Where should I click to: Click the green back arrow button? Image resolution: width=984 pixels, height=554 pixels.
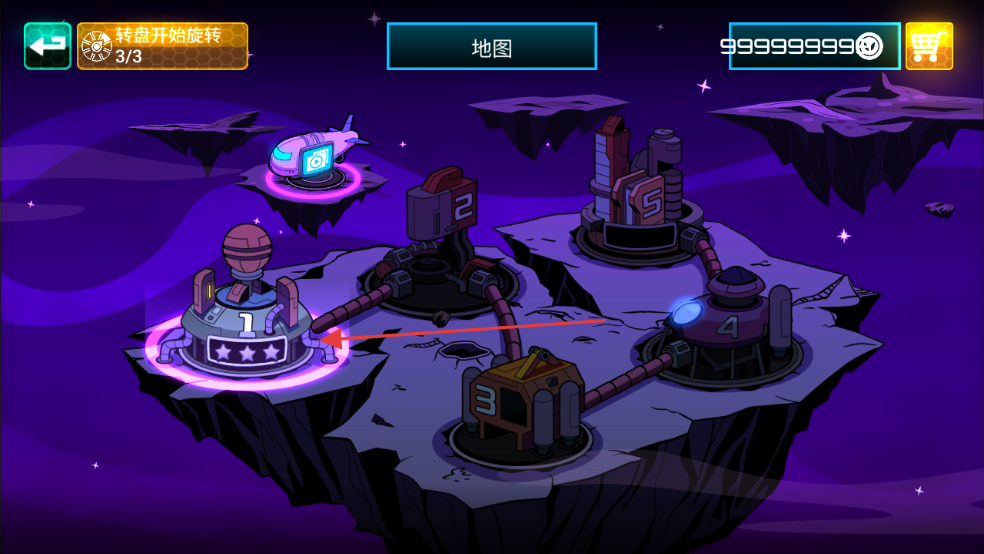coord(47,46)
